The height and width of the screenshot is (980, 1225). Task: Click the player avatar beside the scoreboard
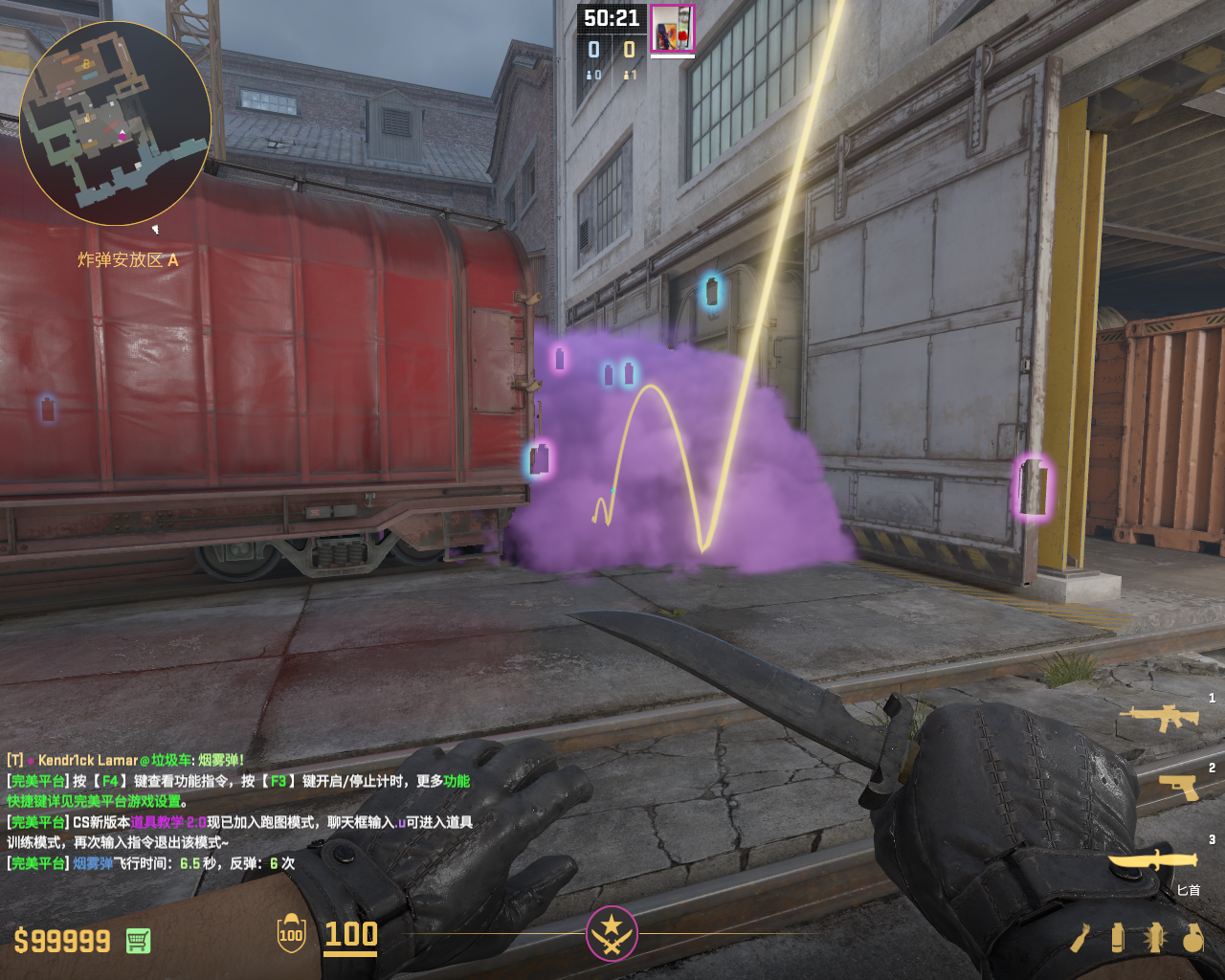(672, 29)
